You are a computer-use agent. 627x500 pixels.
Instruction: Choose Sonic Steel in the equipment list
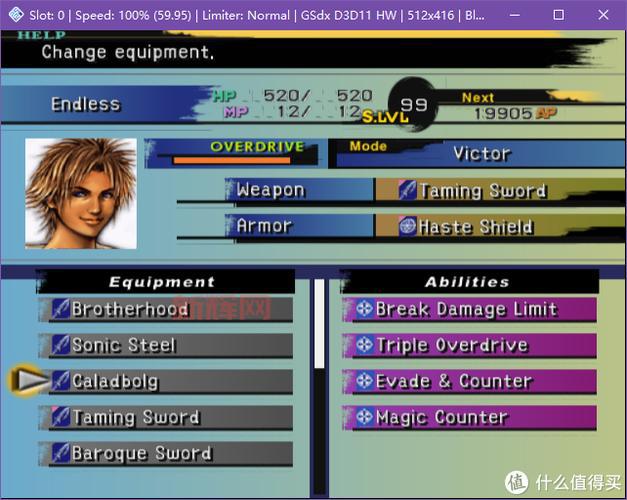pos(168,346)
